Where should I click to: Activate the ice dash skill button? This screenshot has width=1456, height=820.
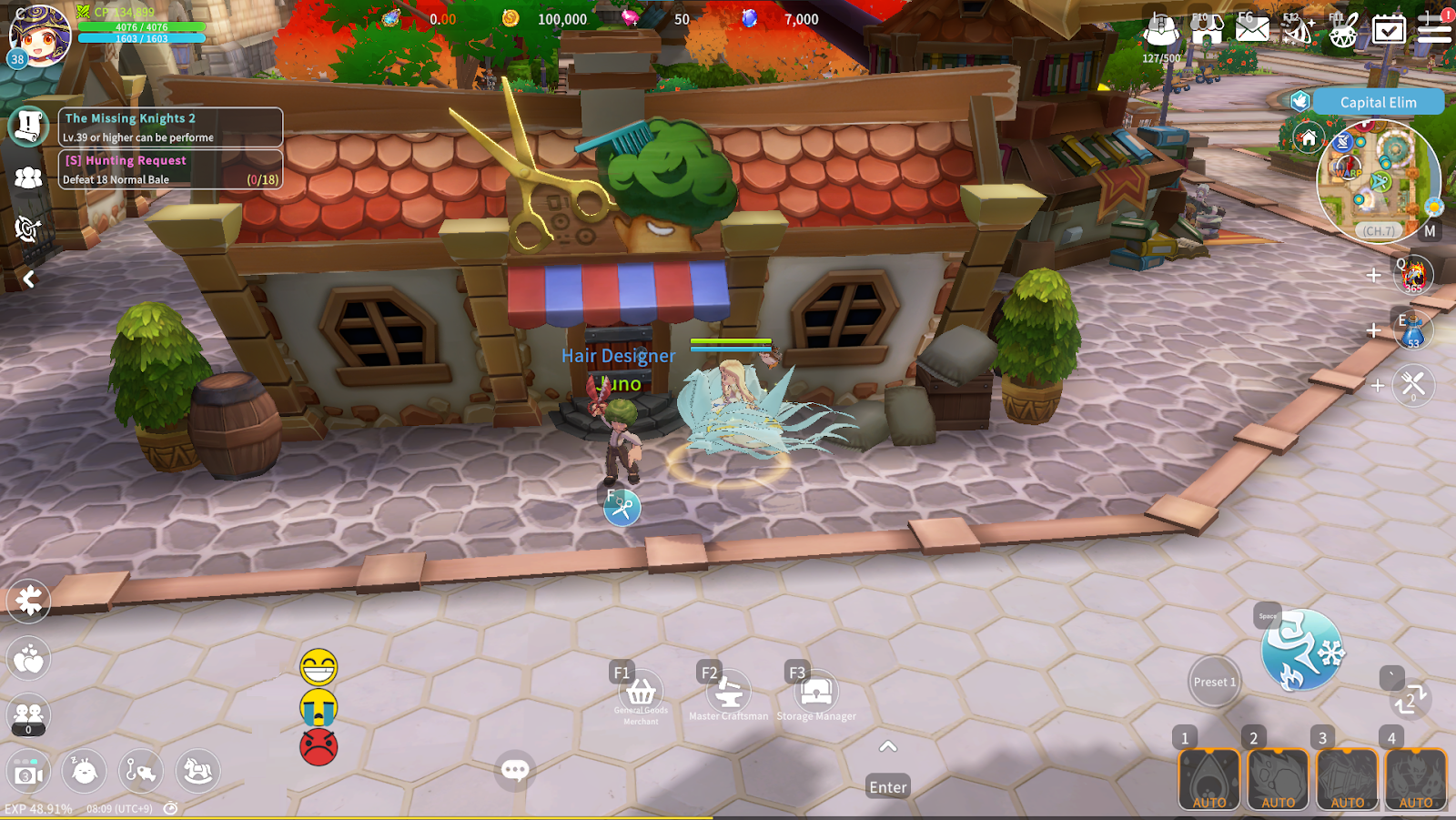(1301, 650)
